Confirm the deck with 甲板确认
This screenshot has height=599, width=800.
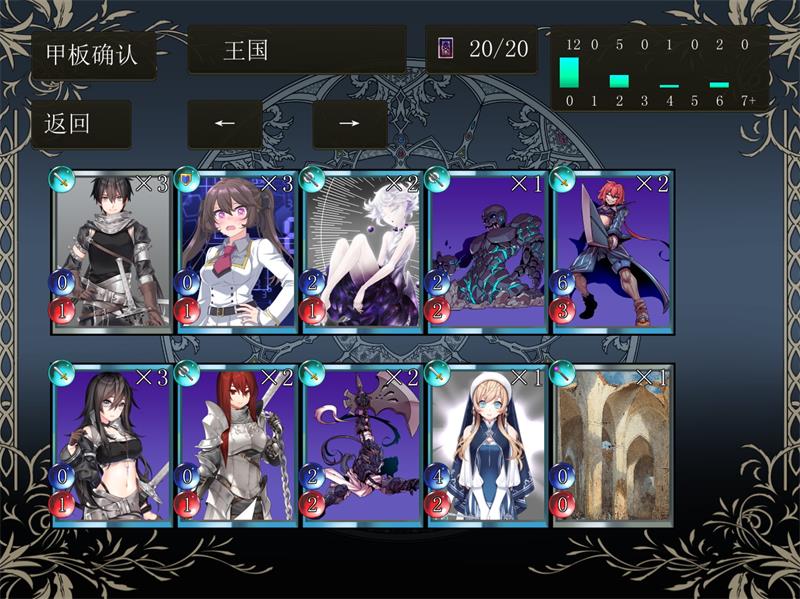point(94,54)
